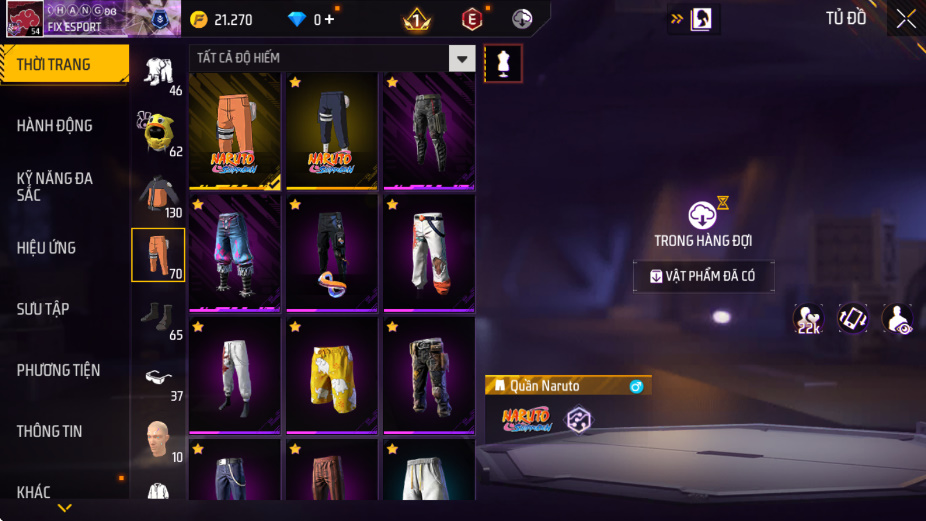Click the Vật Phẩm Đã Có button

pyautogui.click(x=703, y=276)
